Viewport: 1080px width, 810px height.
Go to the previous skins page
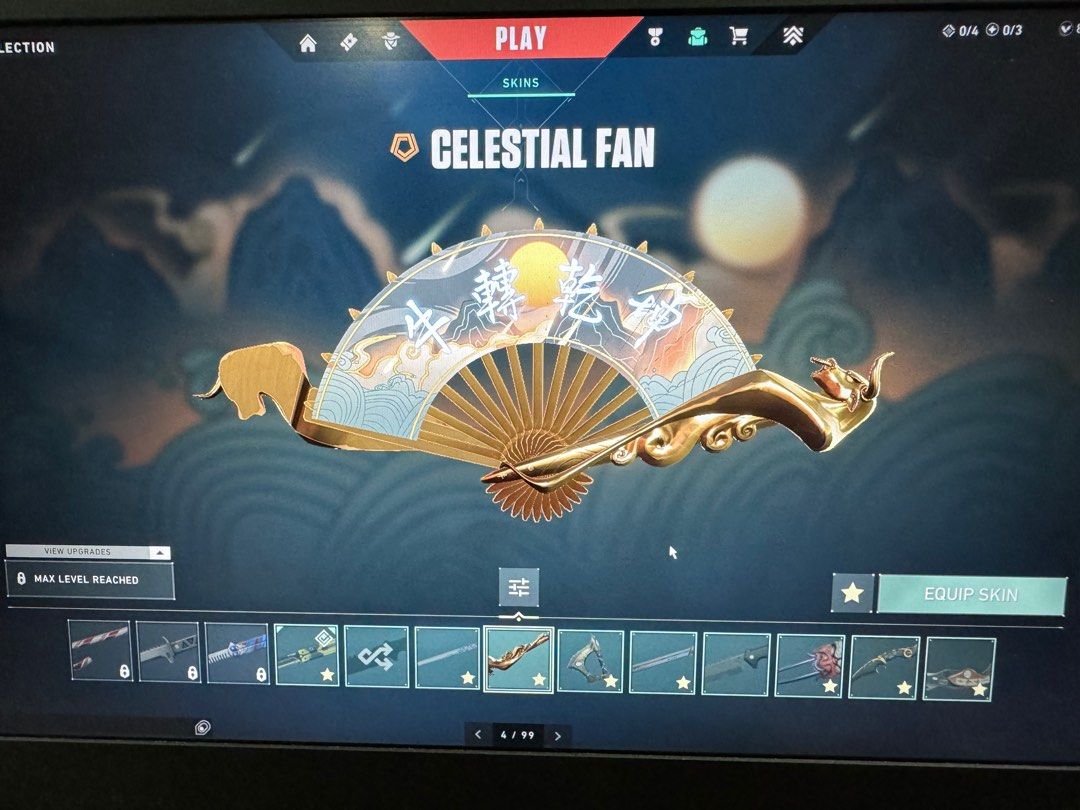click(x=478, y=735)
